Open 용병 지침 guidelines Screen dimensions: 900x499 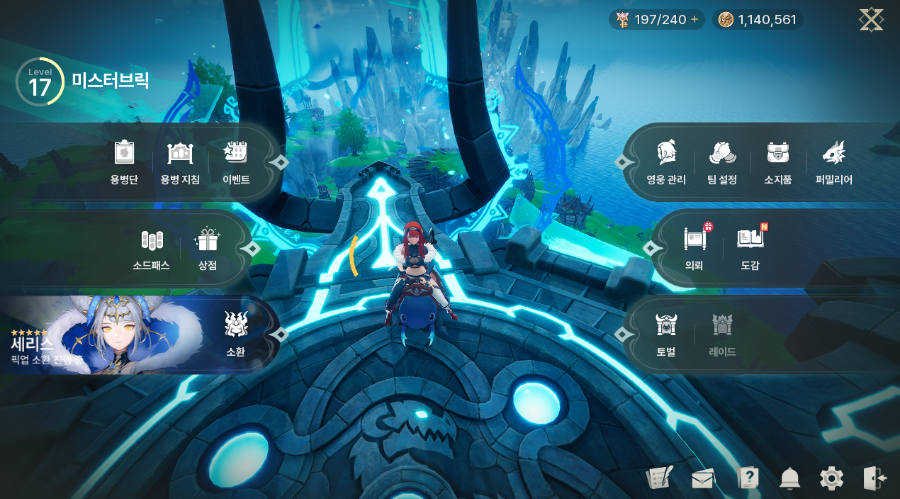point(179,162)
